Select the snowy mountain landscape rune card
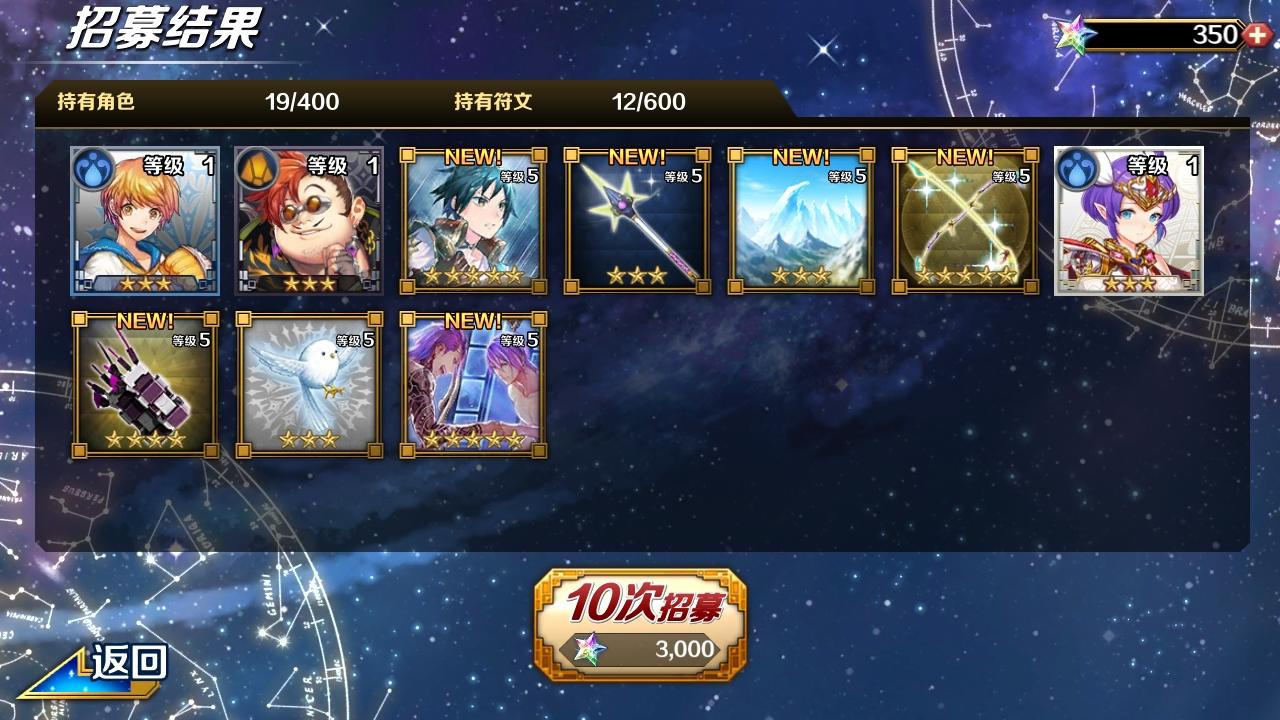Screen dimensions: 1280x720 (801, 222)
